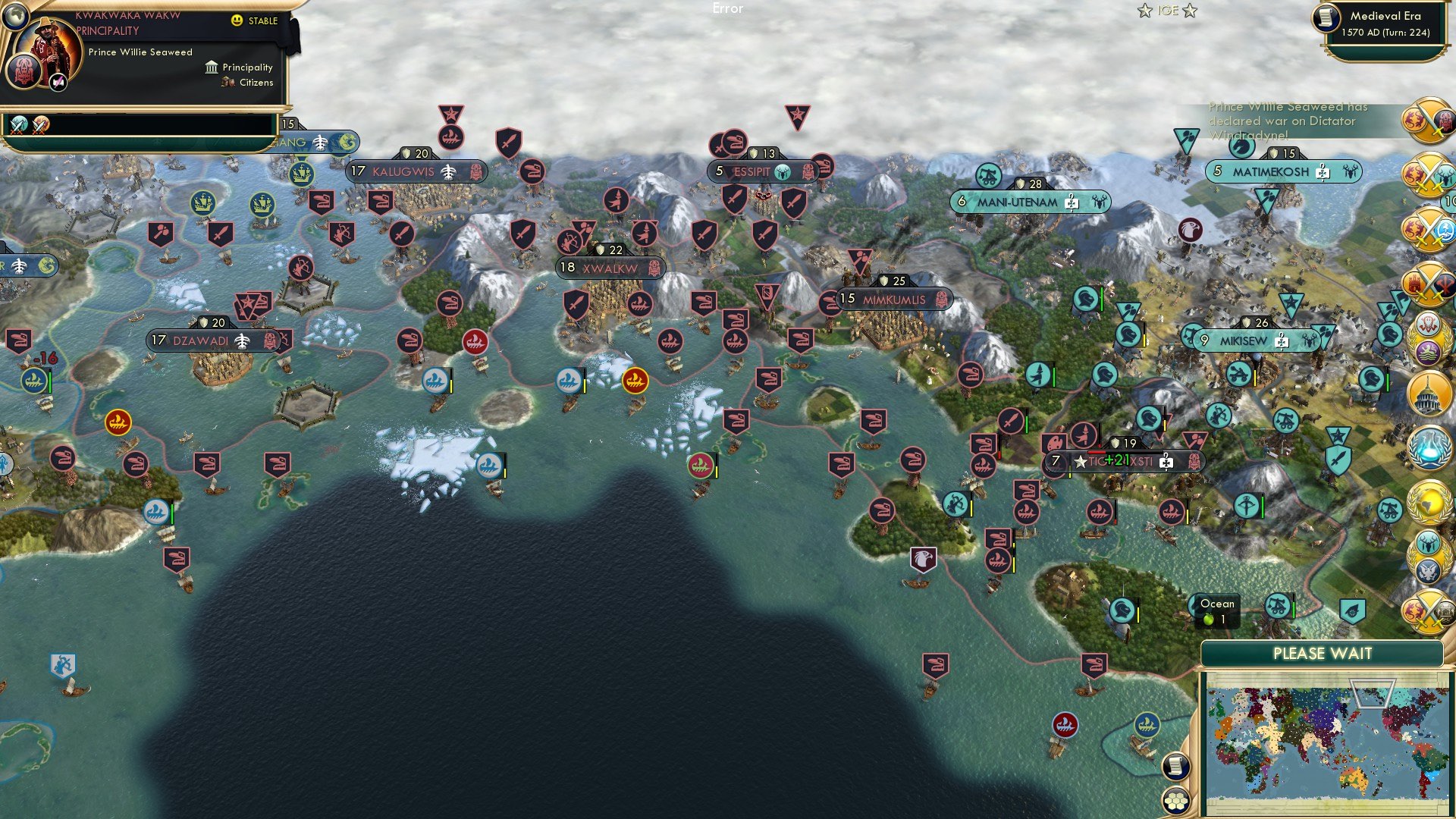Toggle strategic view with the globe icon
The width and height of the screenshot is (1456, 819).
tap(15, 17)
